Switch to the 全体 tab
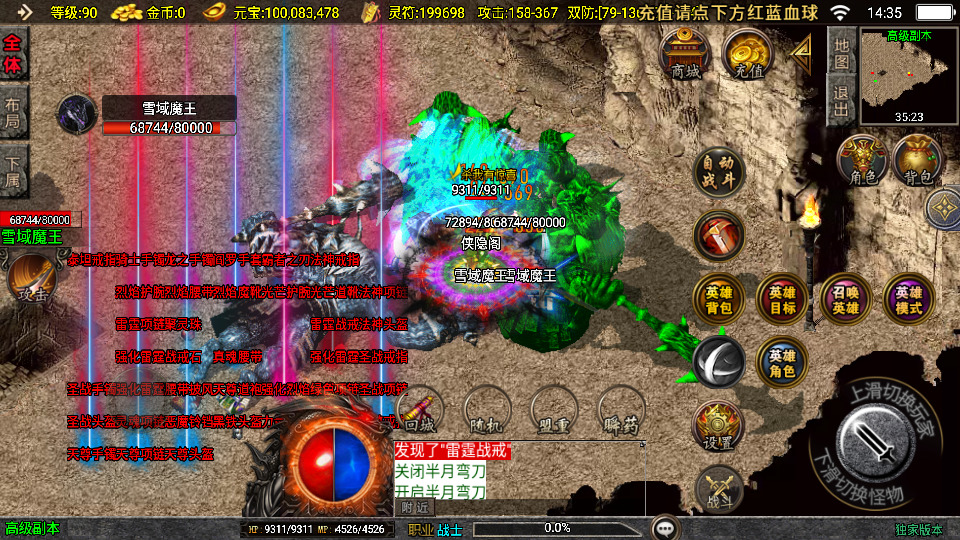The width and height of the screenshot is (960, 540). click(x=13, y=54)
